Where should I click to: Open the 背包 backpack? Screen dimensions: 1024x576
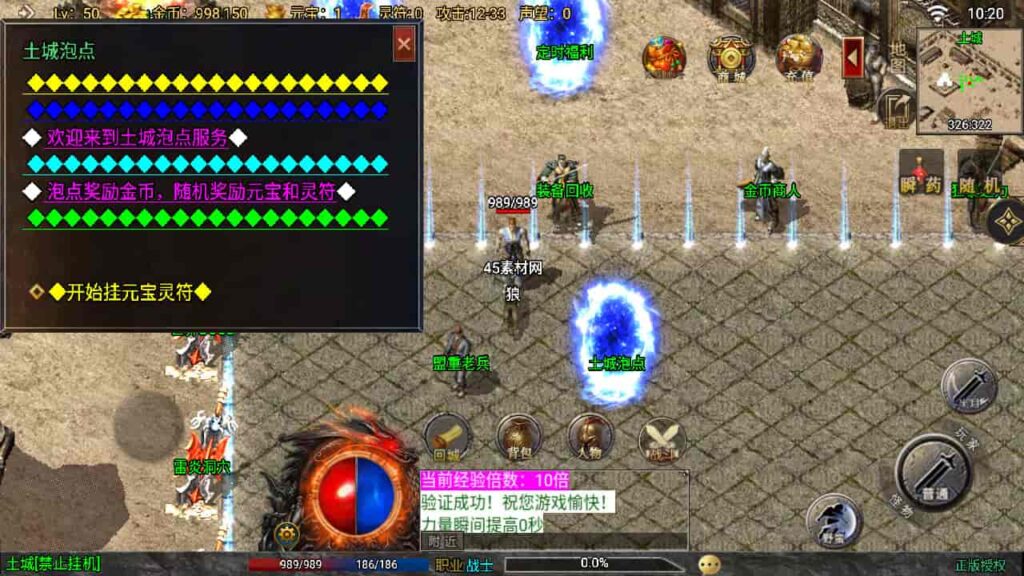pos(519,436)
